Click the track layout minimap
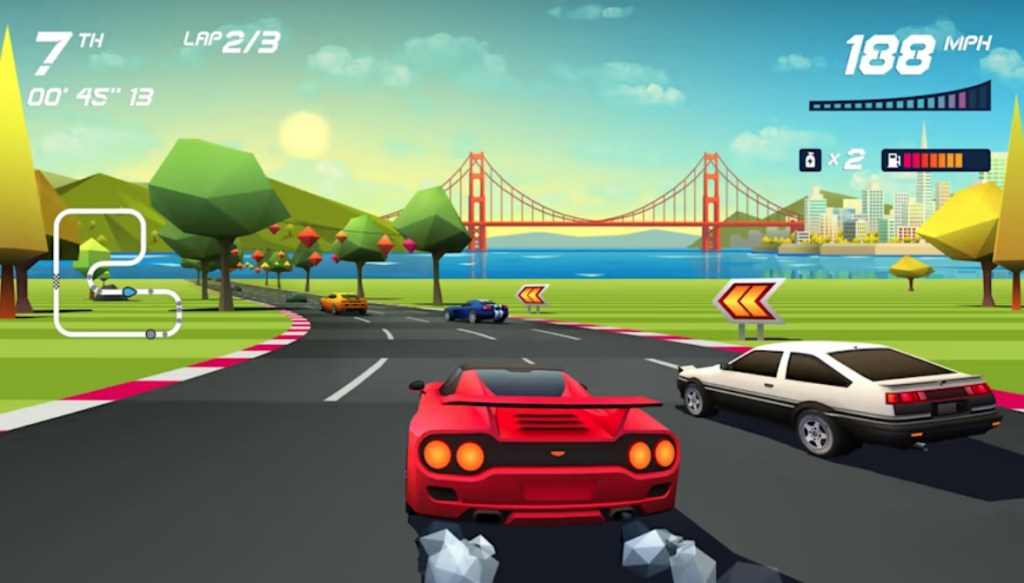 coord(113,273)
